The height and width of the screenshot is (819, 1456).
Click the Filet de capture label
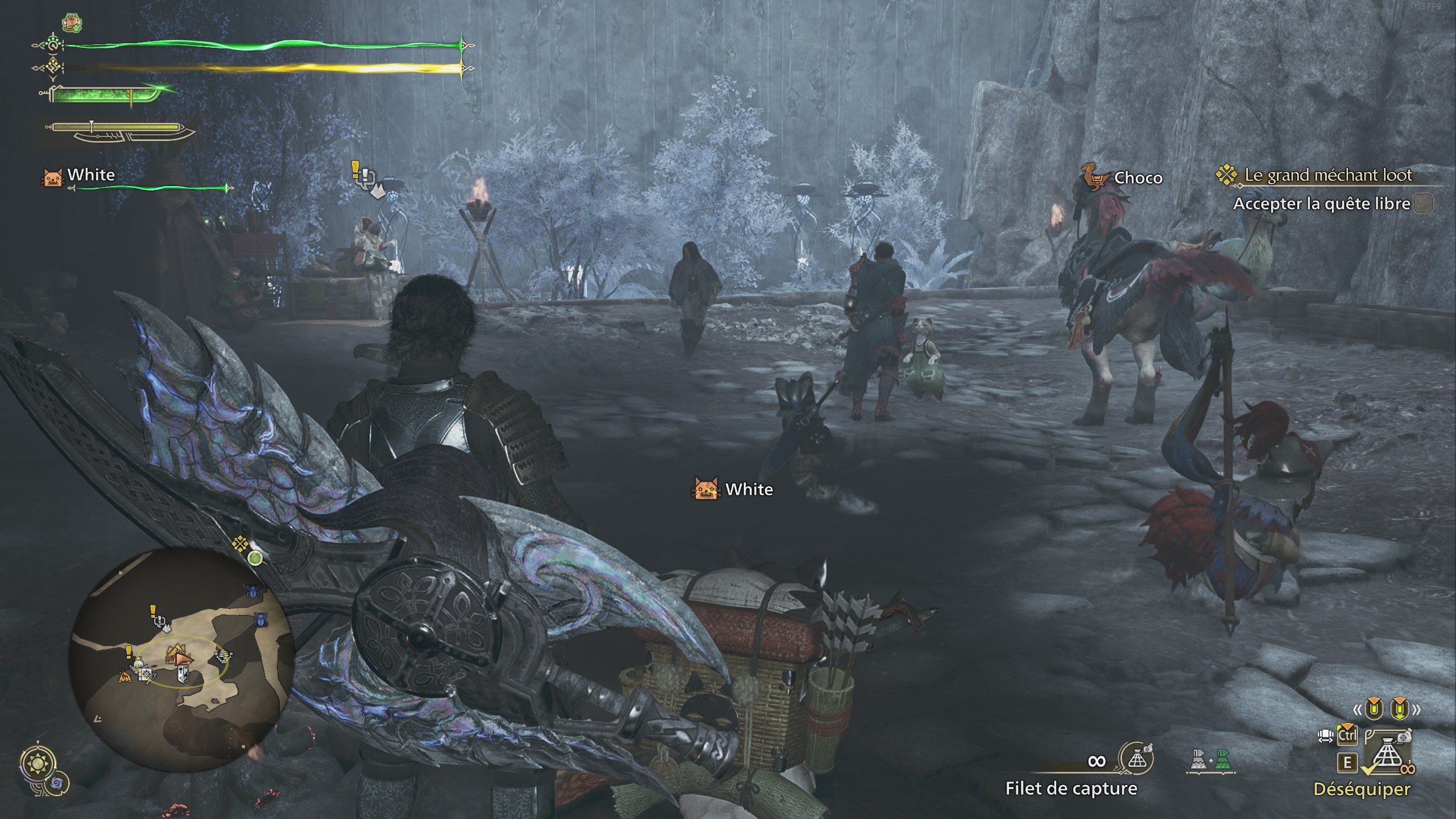[x=1065, y=789]
